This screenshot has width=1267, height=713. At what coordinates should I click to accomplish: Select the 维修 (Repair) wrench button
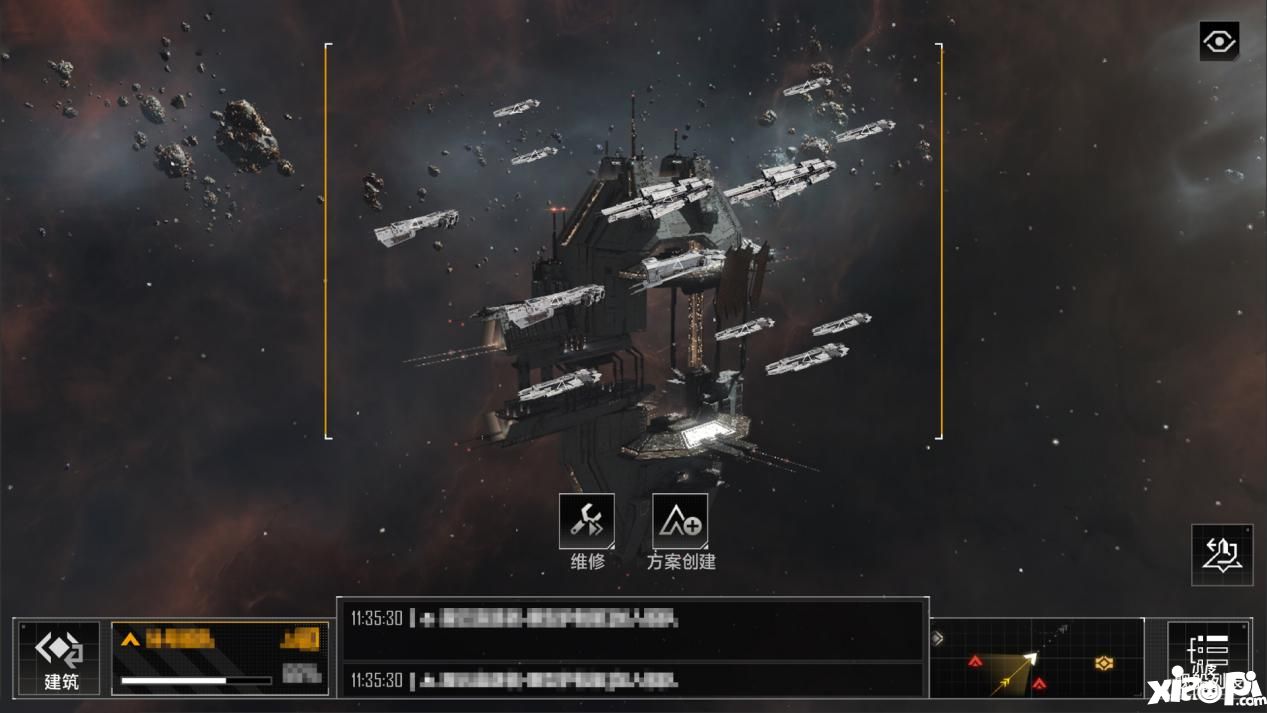587,521
